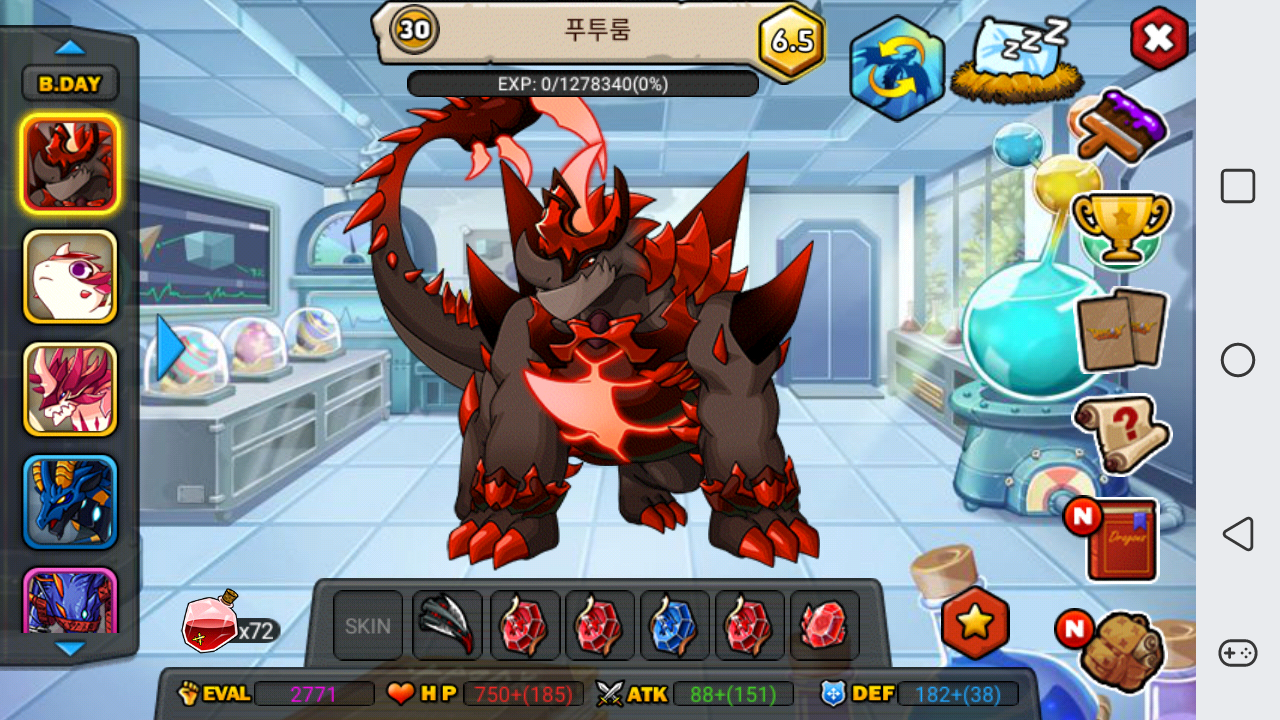Show previous dragons with the up arrow
The image size is (1280, 720).
point(70,47)
